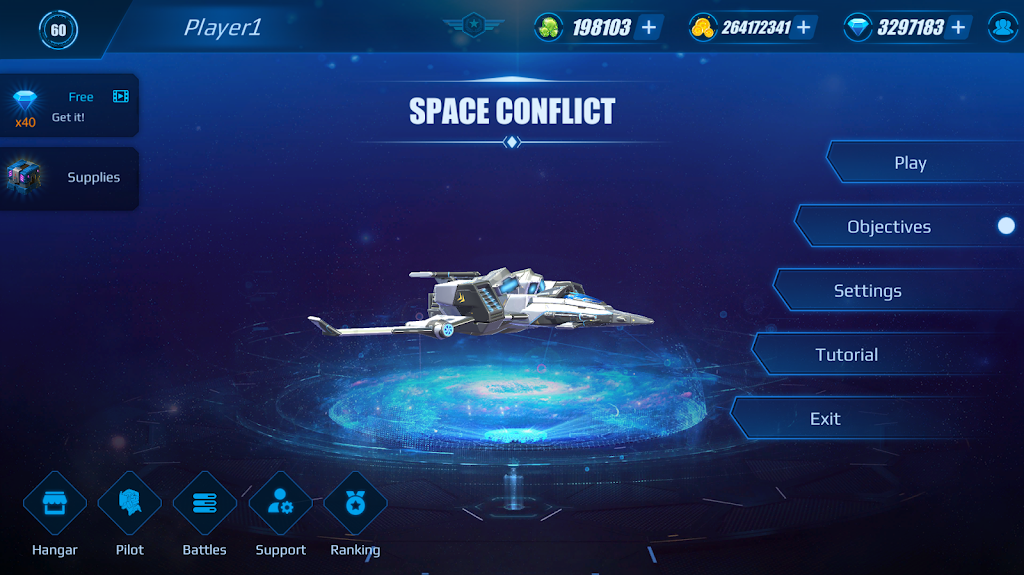Screen dimensions: 1024x575
Task: Add more blue diamonds with plus button
Action: 958,27
